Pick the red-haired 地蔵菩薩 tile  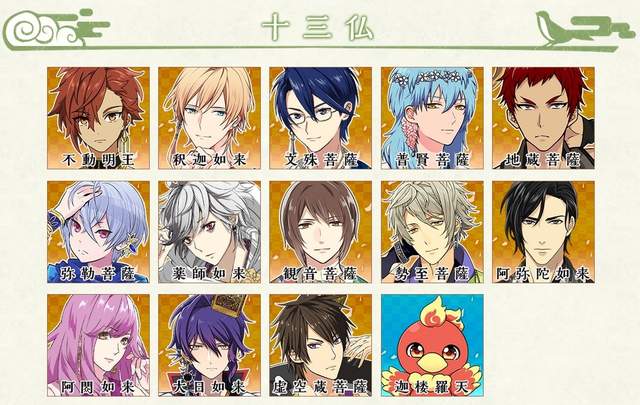tap(542, 117)
